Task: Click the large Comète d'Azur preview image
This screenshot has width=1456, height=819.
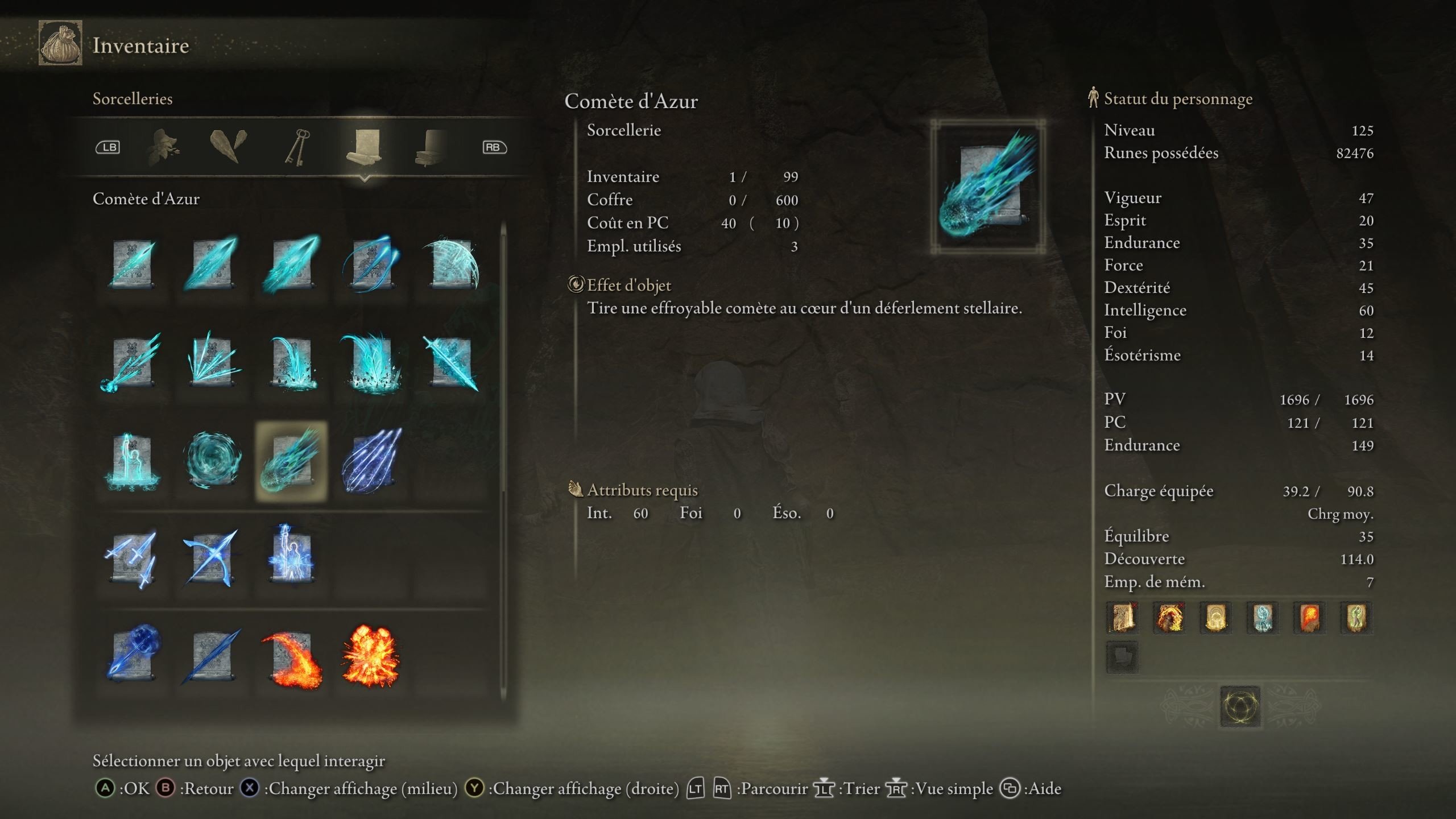Action: 988,186
